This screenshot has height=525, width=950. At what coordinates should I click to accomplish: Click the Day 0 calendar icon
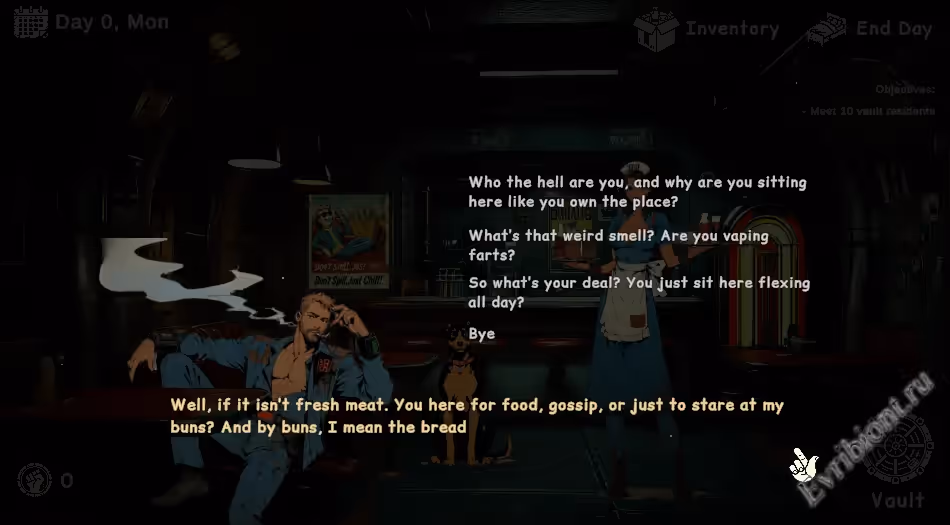tap(31, 23)
